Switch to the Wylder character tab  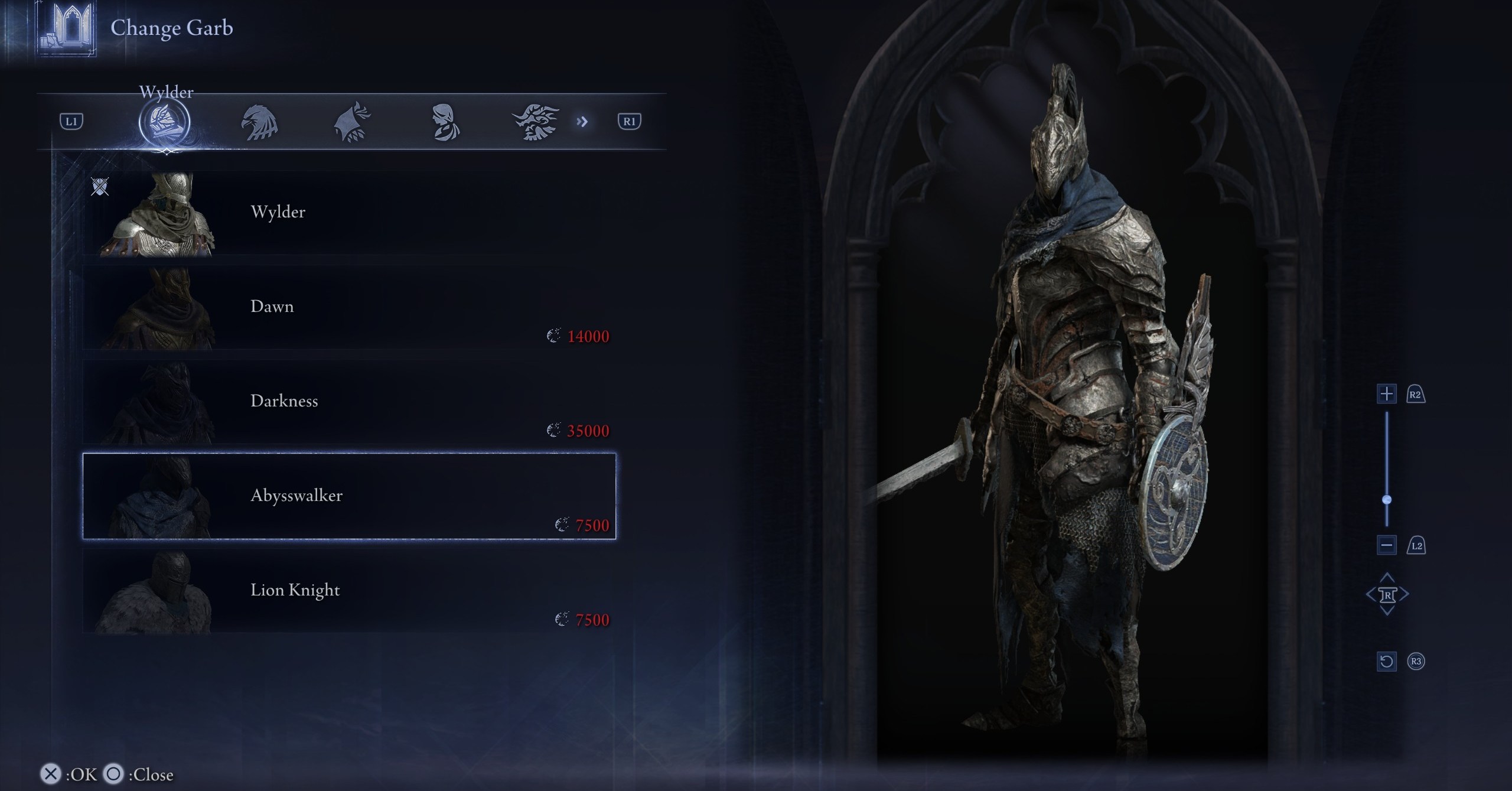[164, 123]
